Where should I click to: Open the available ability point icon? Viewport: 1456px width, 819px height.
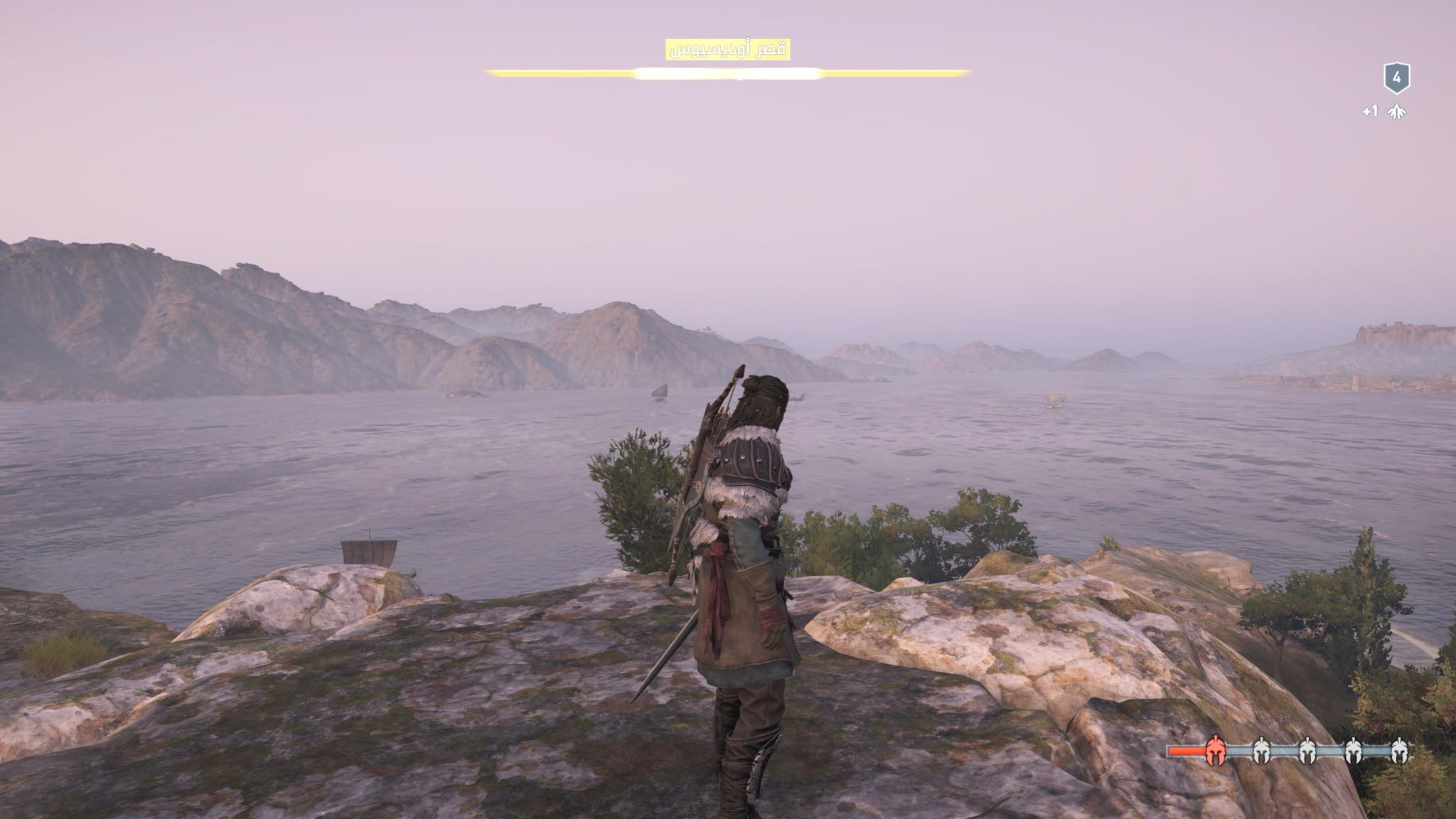click(x=1396, y=112)
